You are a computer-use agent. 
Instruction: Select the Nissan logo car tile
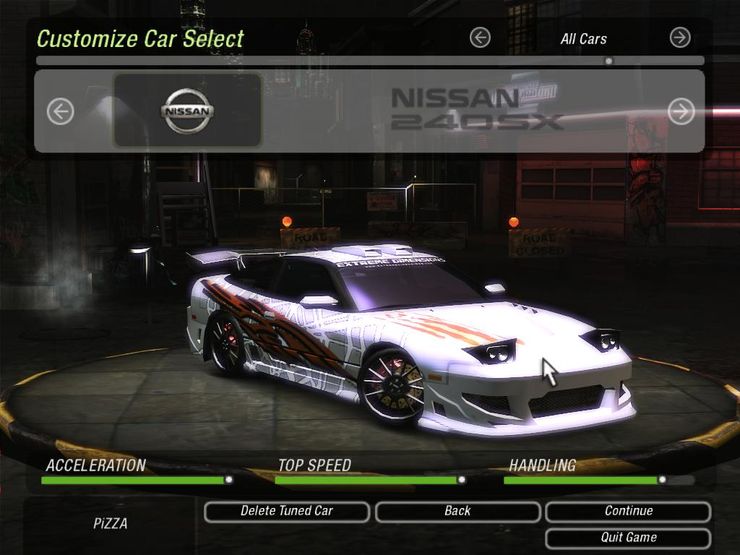[x=188, y=110]
